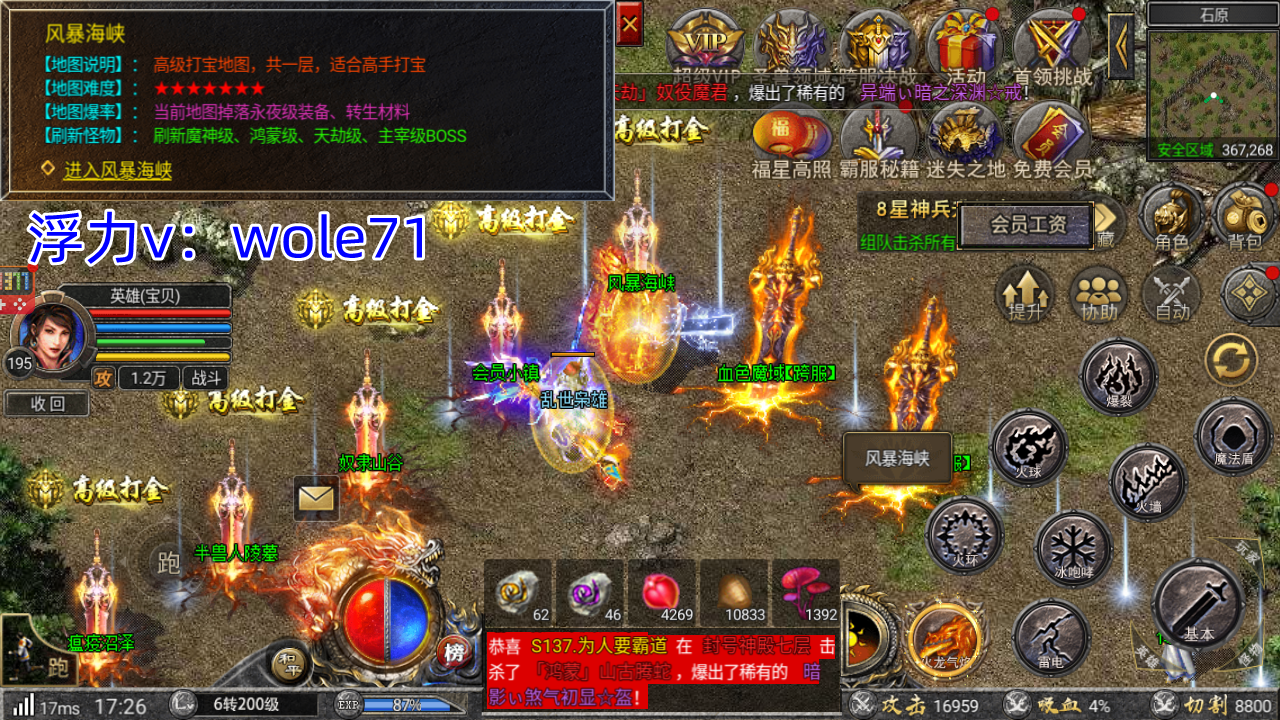The image size is (1280, 720).
Task: Activate the 魔法盾 magic shield skill
Action: tap(1233, 437)
